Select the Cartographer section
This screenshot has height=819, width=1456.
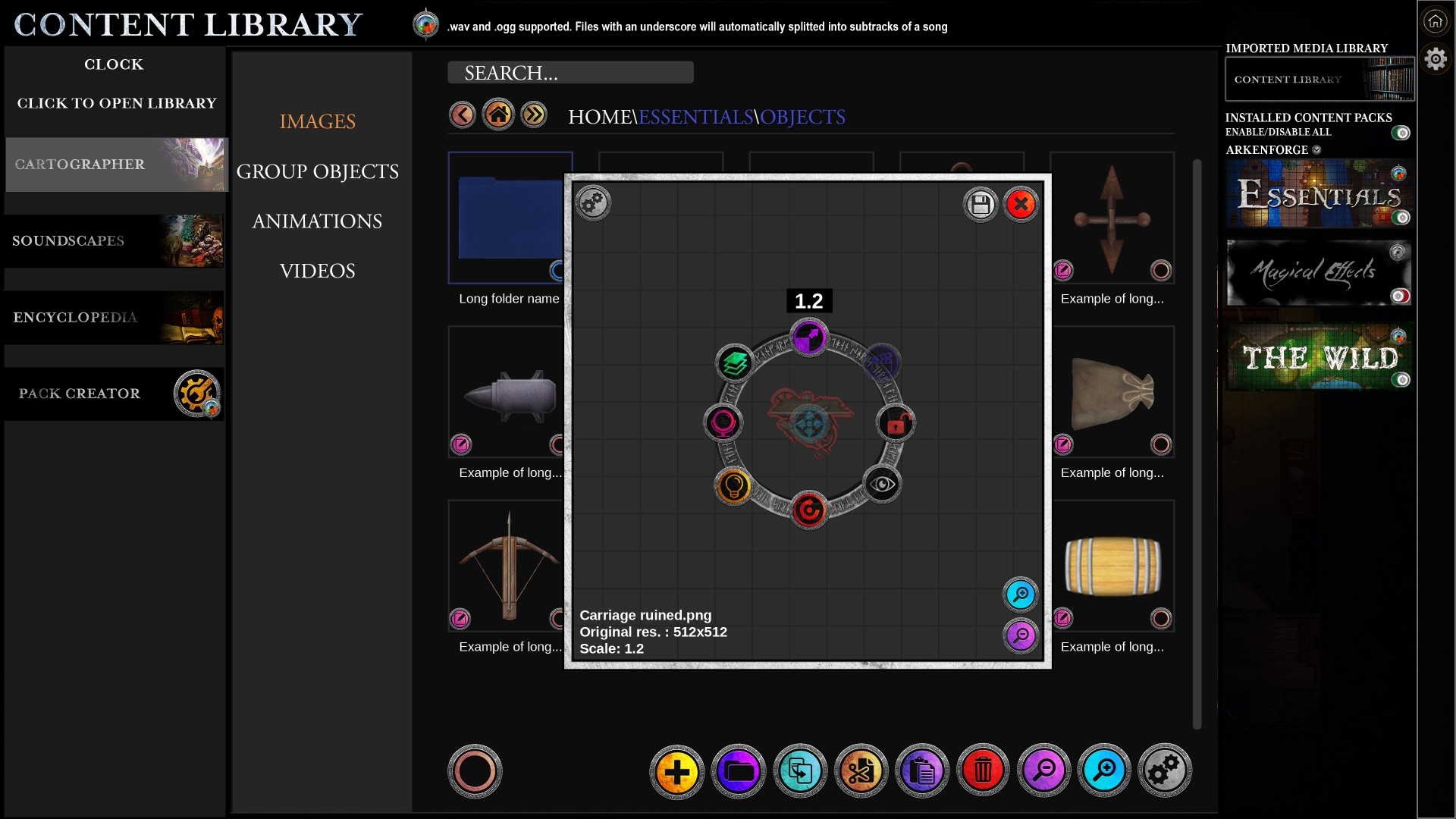(115, 165)
